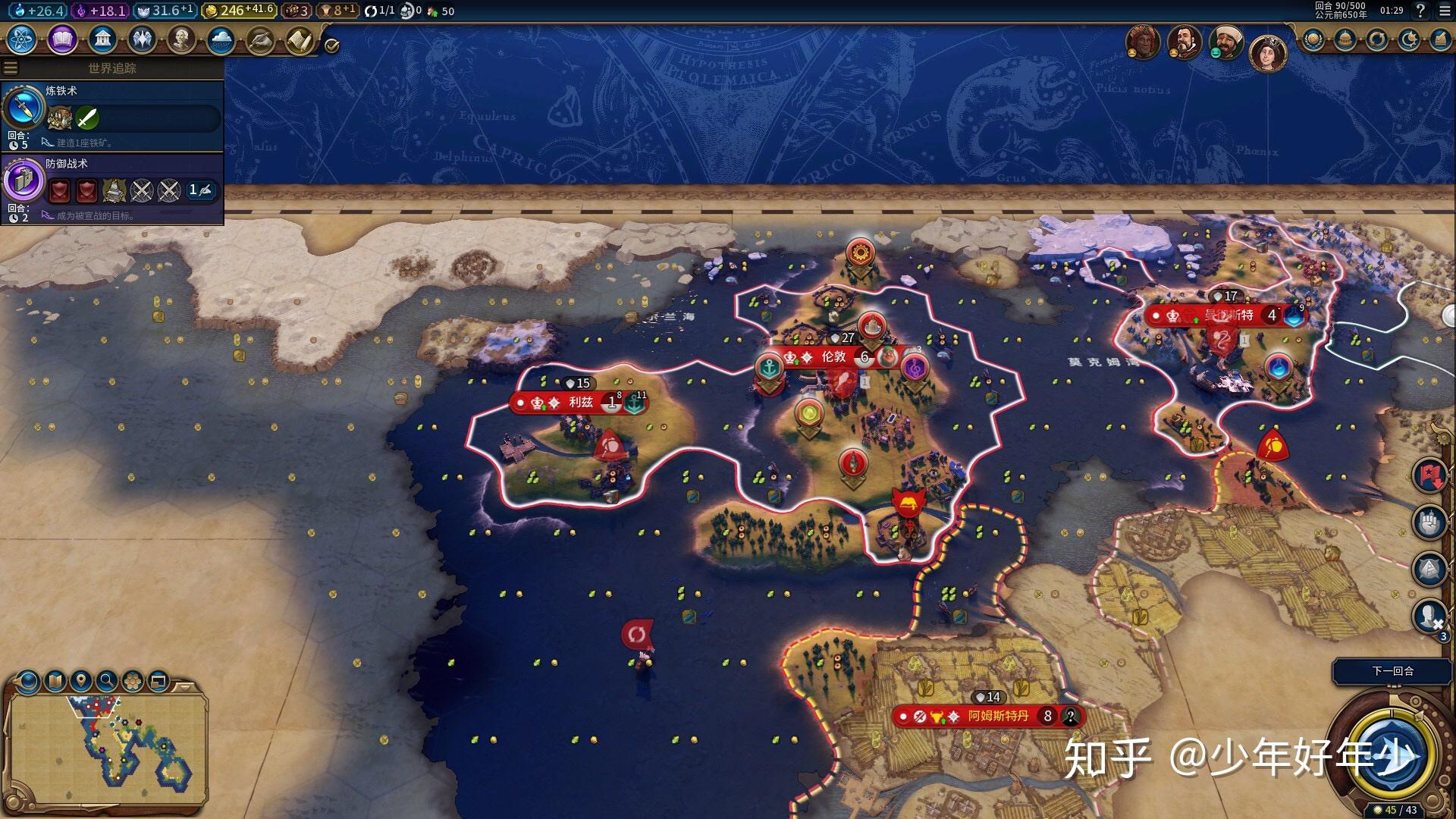This screenshot has height=819, width=1456.
Task: Open world rankings via the laurel icon
Action: tap(1313, 39)
